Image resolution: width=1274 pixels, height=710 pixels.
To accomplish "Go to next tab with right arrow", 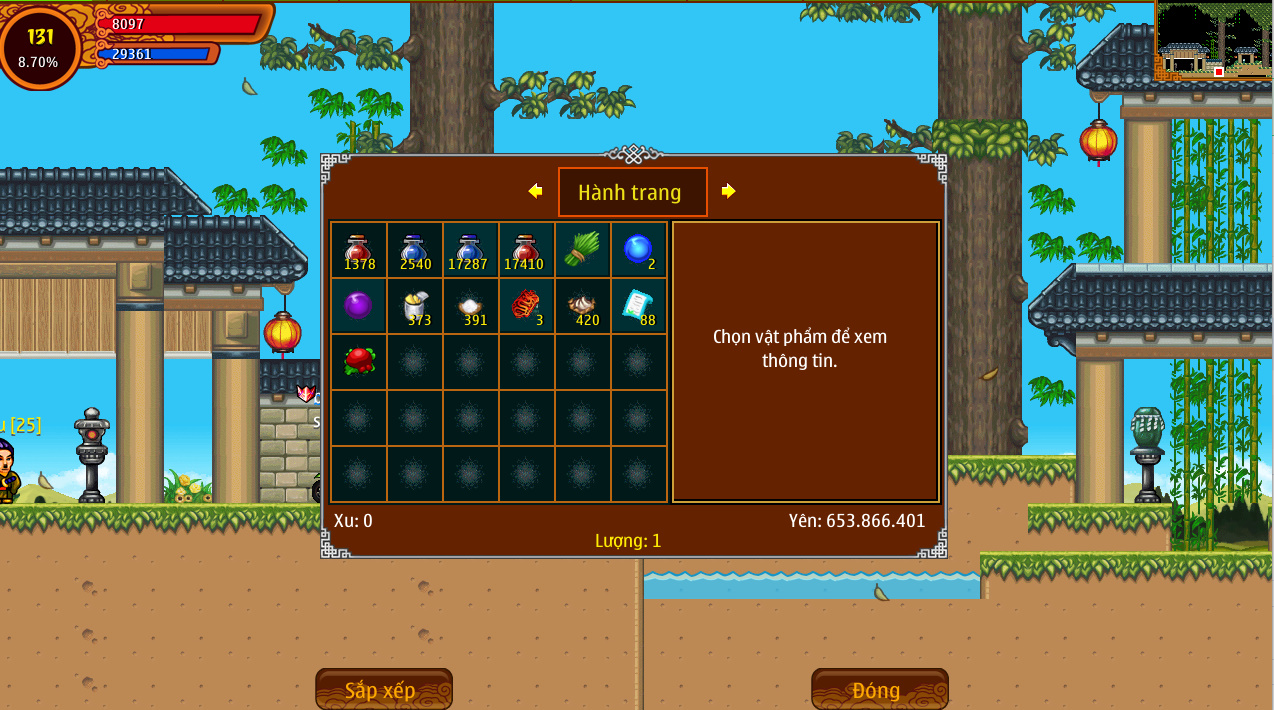I will (728, 191).
